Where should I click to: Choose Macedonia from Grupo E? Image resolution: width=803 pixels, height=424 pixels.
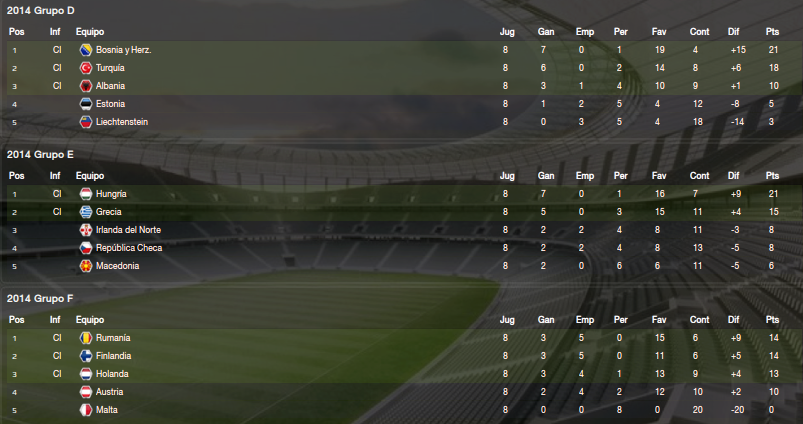click(x=116, y=266)
